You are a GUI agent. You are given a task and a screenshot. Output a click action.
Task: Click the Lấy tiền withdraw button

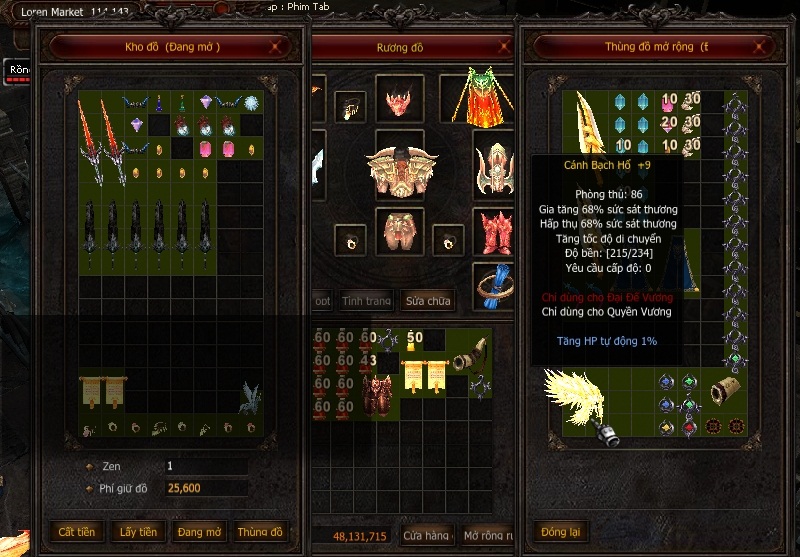tap(138, 532)
